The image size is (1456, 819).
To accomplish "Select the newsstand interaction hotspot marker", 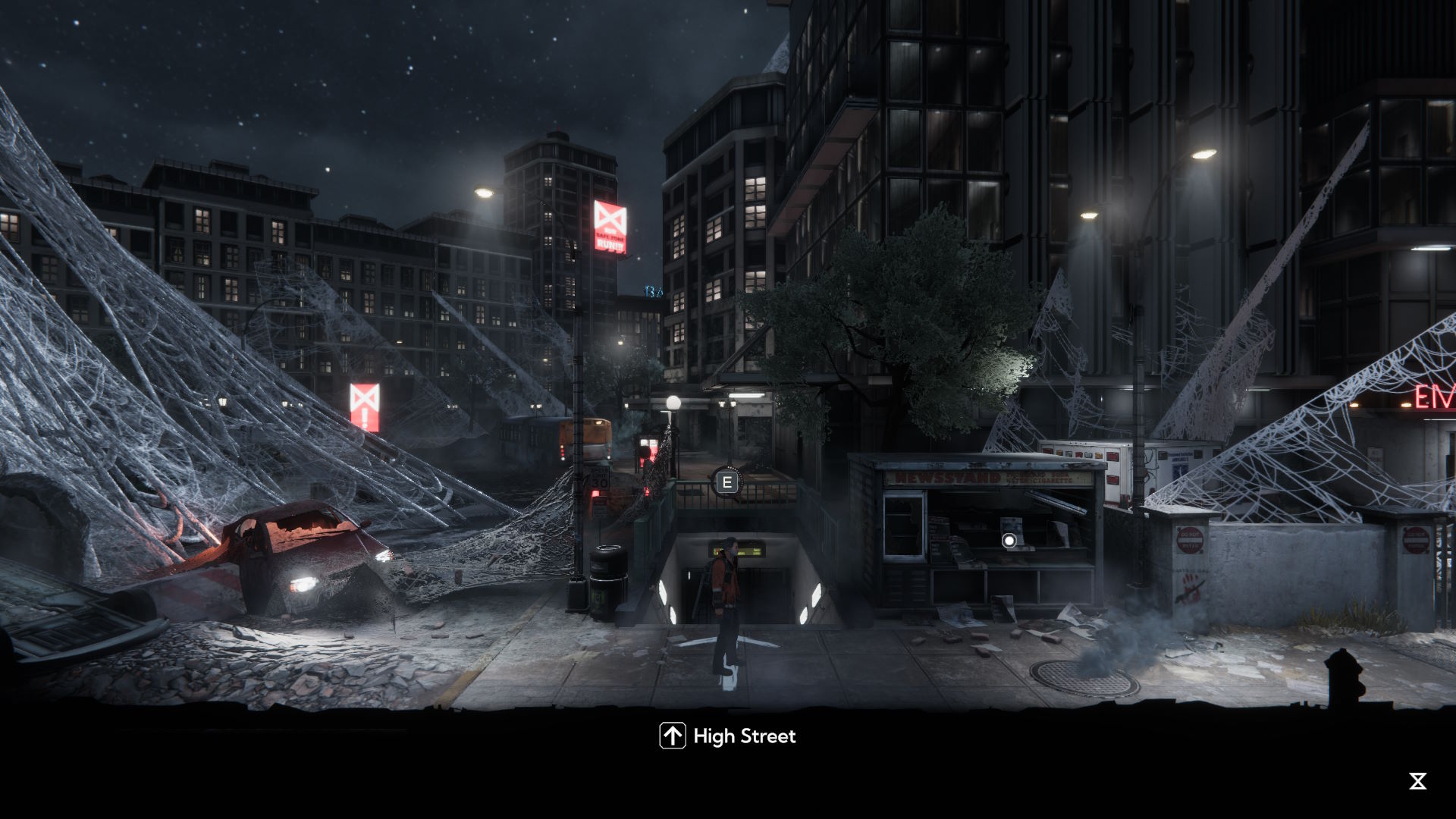I will (1009, 541).
